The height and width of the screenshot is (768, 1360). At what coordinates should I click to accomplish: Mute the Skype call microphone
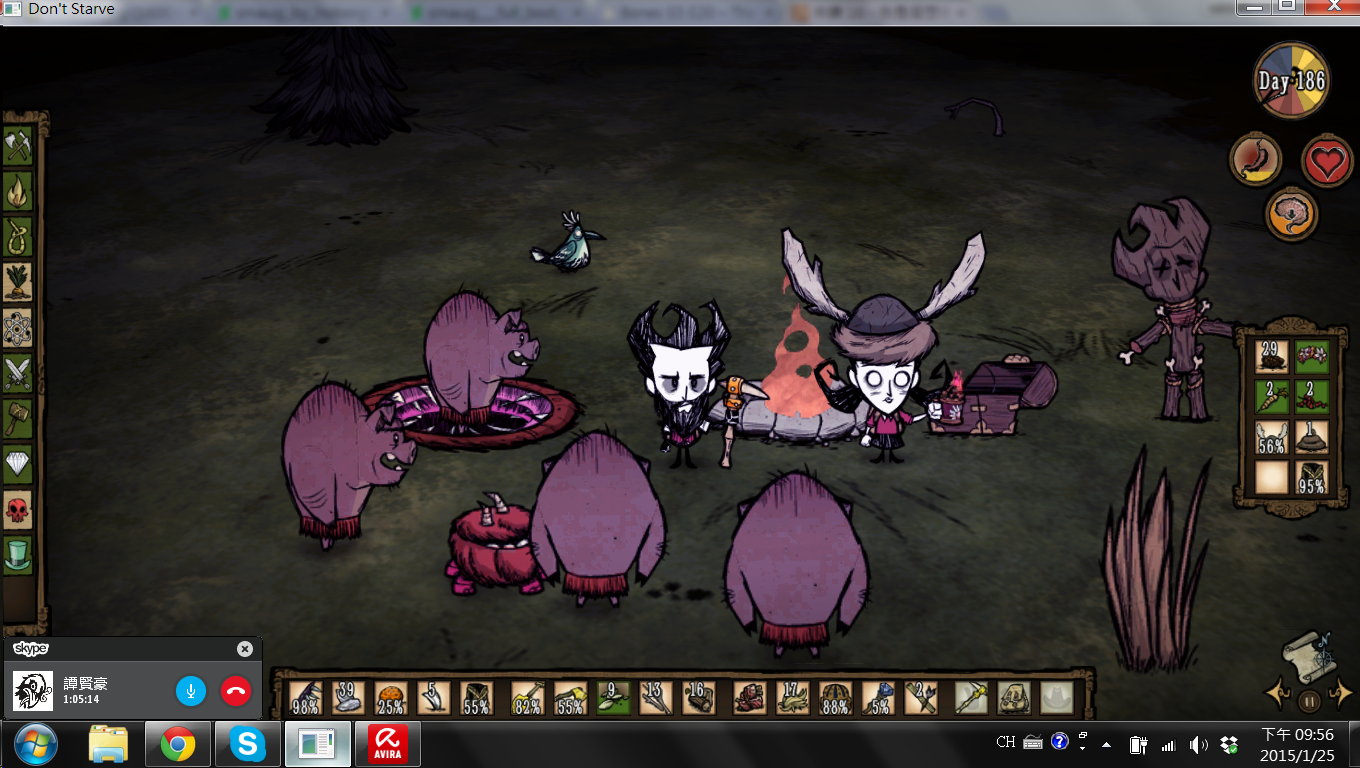191,690
